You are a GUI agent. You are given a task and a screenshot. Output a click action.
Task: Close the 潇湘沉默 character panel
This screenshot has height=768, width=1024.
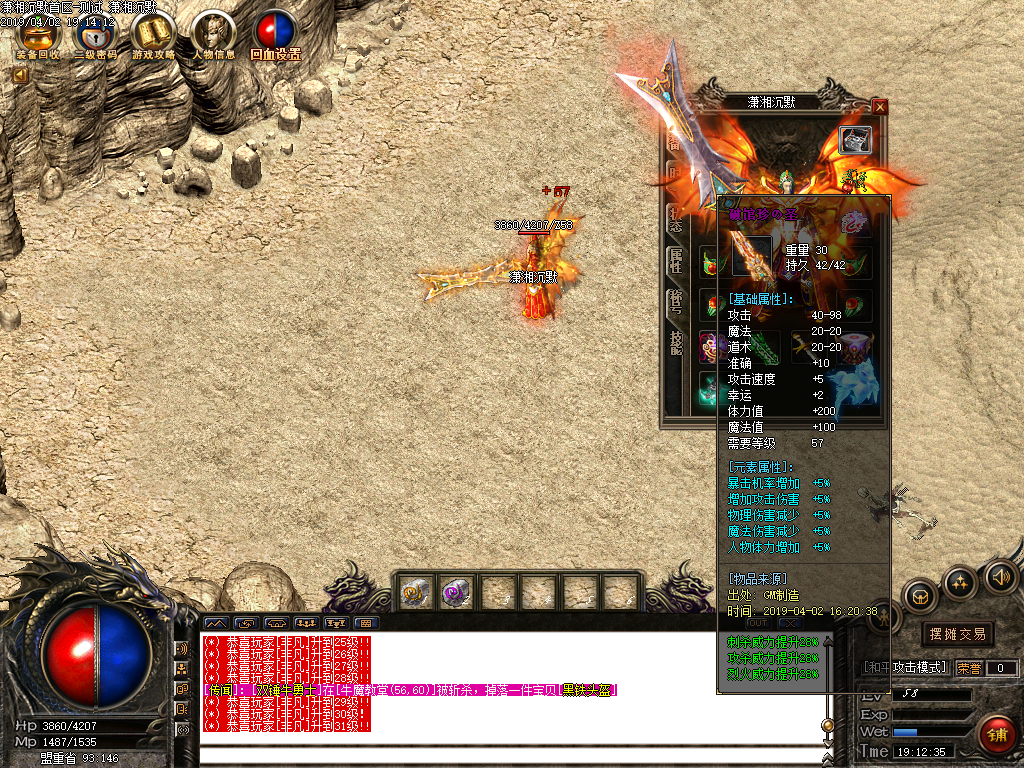[880, 107]
